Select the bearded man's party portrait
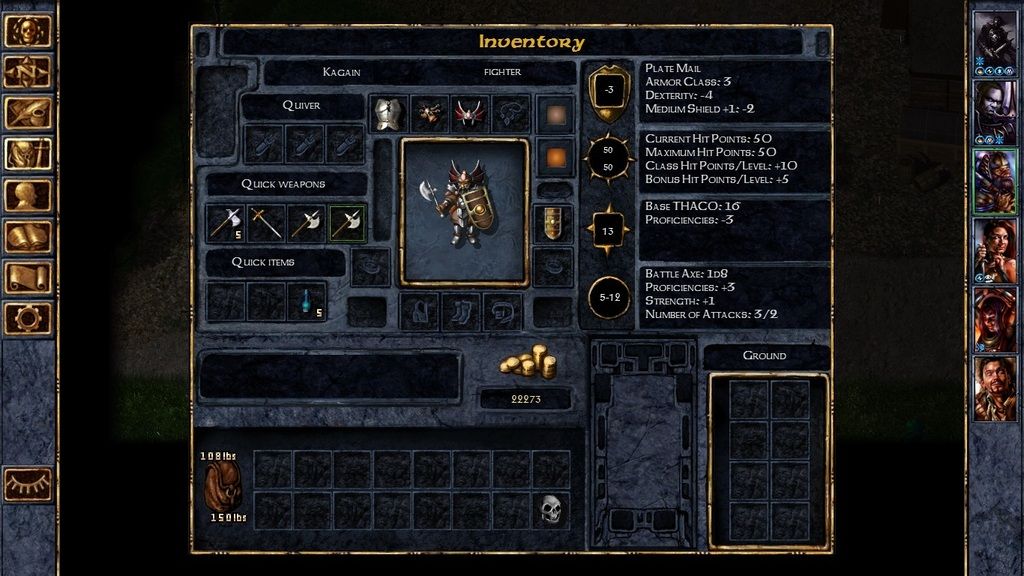This screenshot has height=576, width=1024. pos(994,388)
